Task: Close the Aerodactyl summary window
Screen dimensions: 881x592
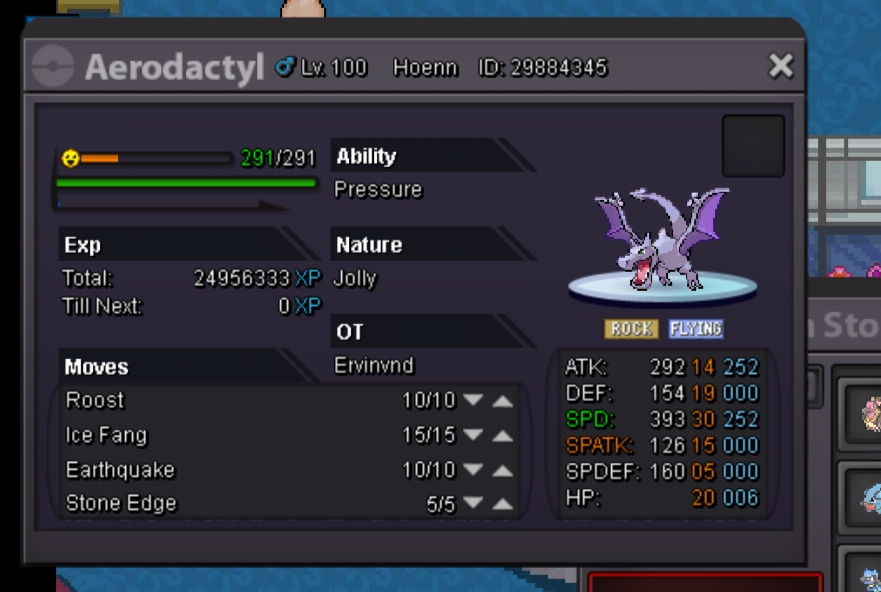Action: 780,67
